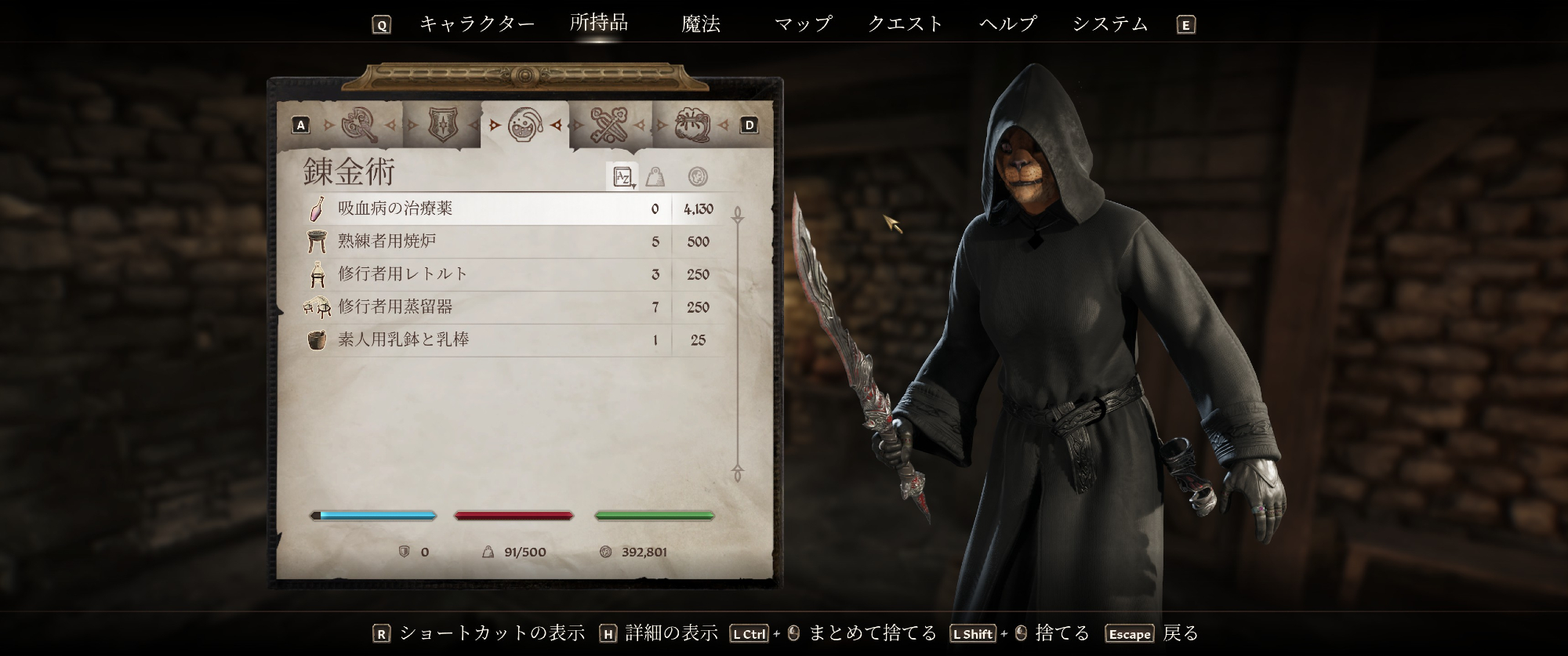Sort inventory by the weight icon
The image size is (1568, 656).
(x=655, y=177)
